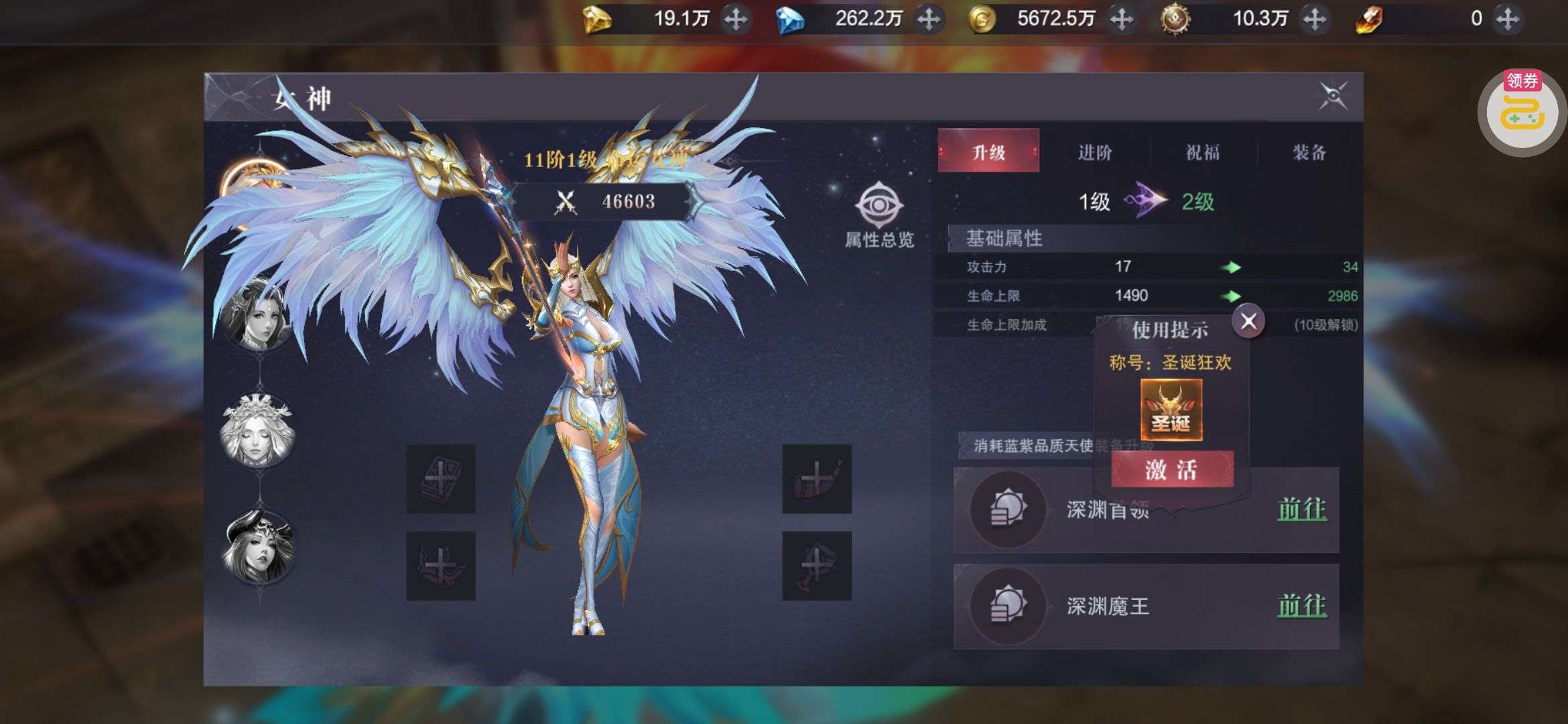Dismiss the 使用提示 popup

tap(1248, 322)
